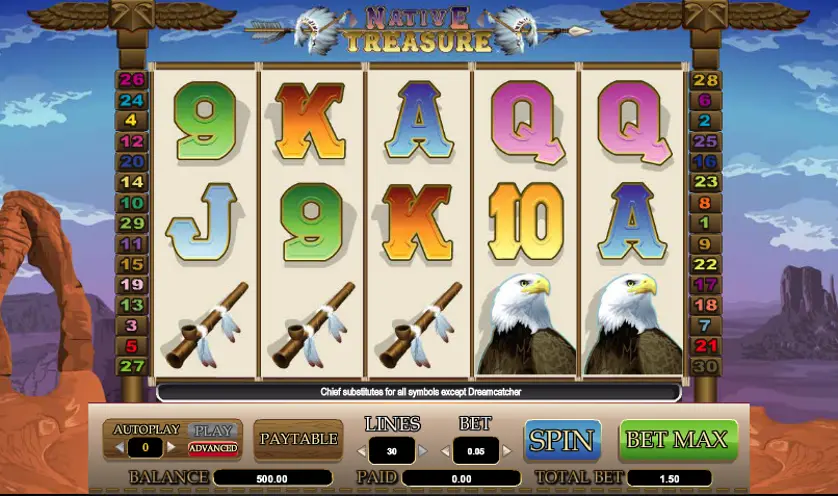Spin the reels with the blue SPIN button

[x=561, y=440]
